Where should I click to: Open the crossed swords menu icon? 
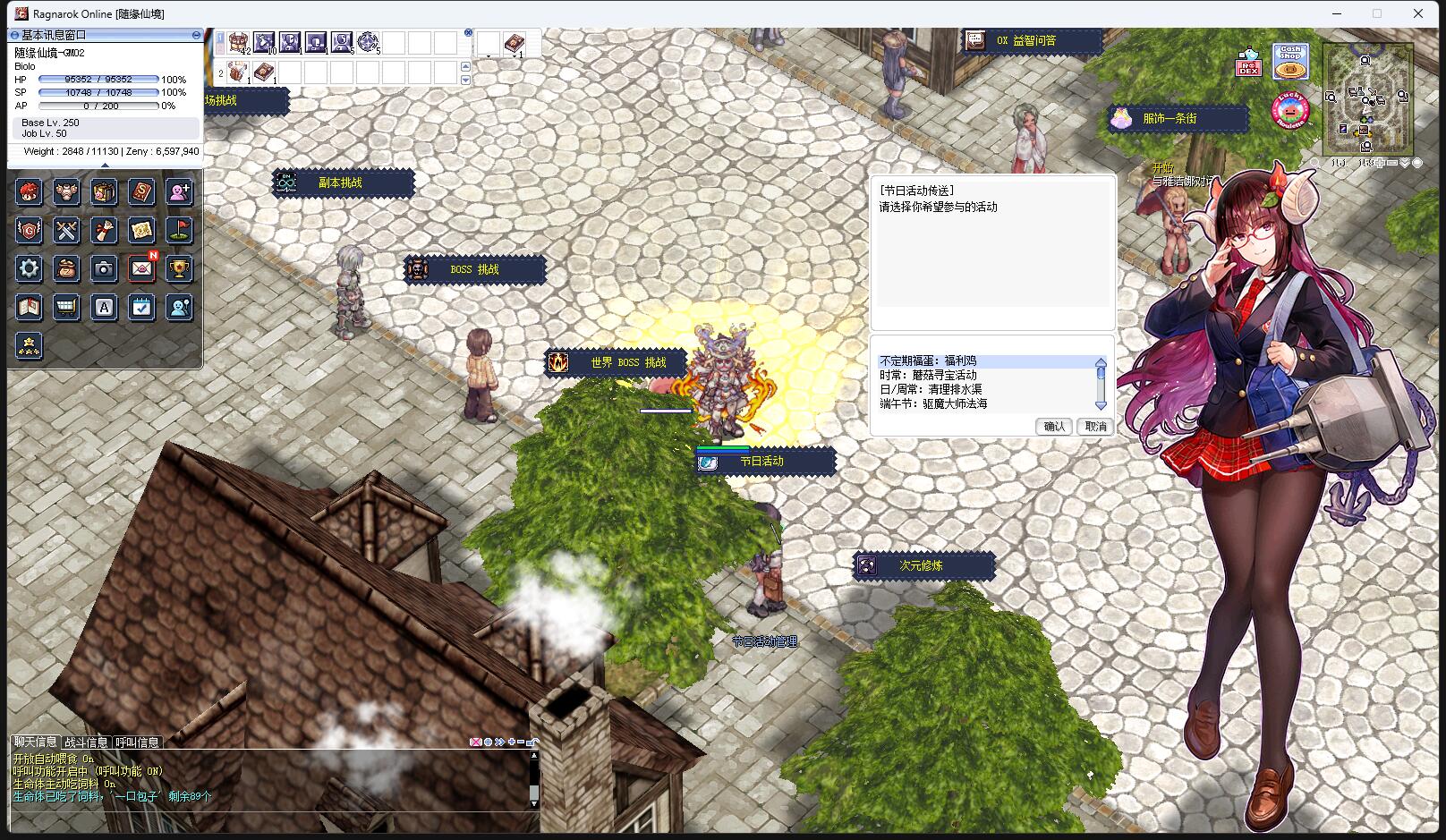pyautogui.click(x=66, y=230)
